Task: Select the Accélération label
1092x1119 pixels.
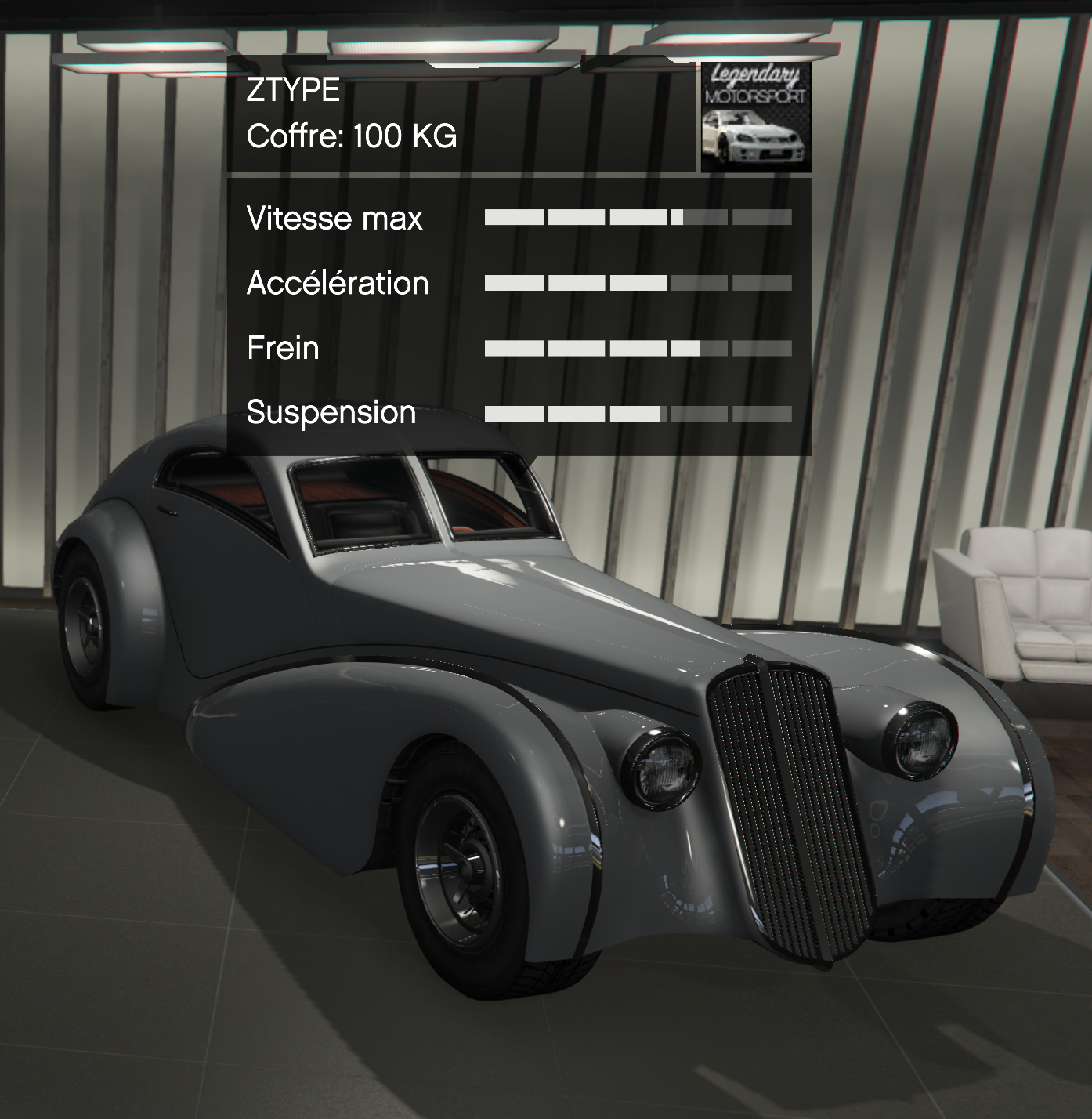Action: click(x=337, y=283)
